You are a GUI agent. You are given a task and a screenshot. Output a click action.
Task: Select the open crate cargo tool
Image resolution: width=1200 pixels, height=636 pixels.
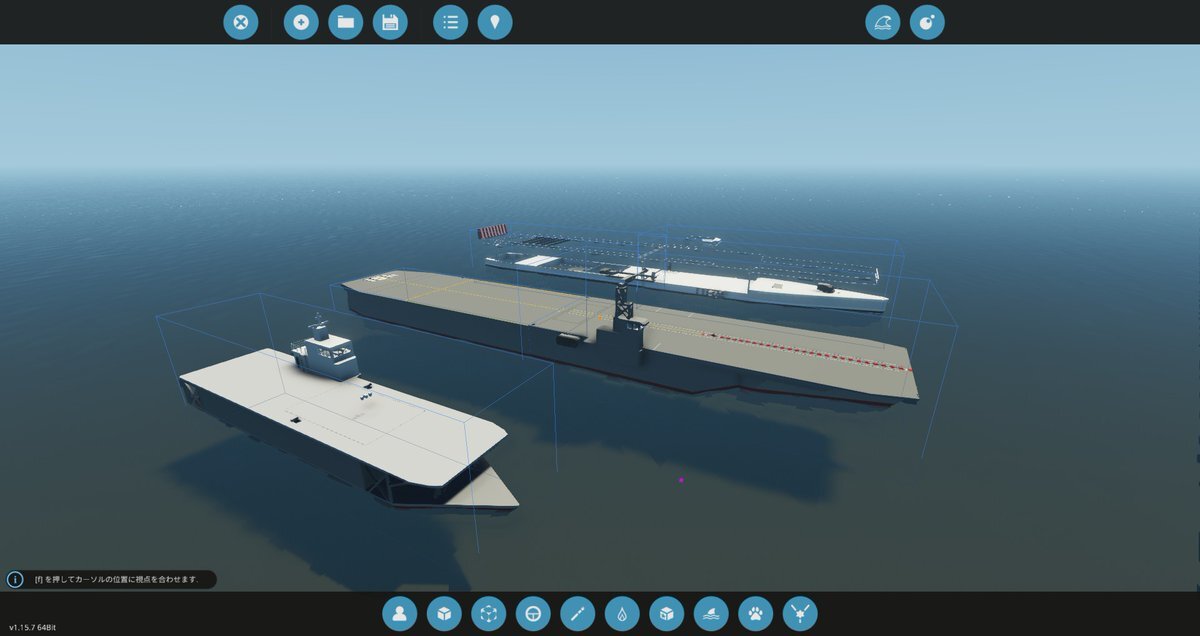[x=666, y=613]
